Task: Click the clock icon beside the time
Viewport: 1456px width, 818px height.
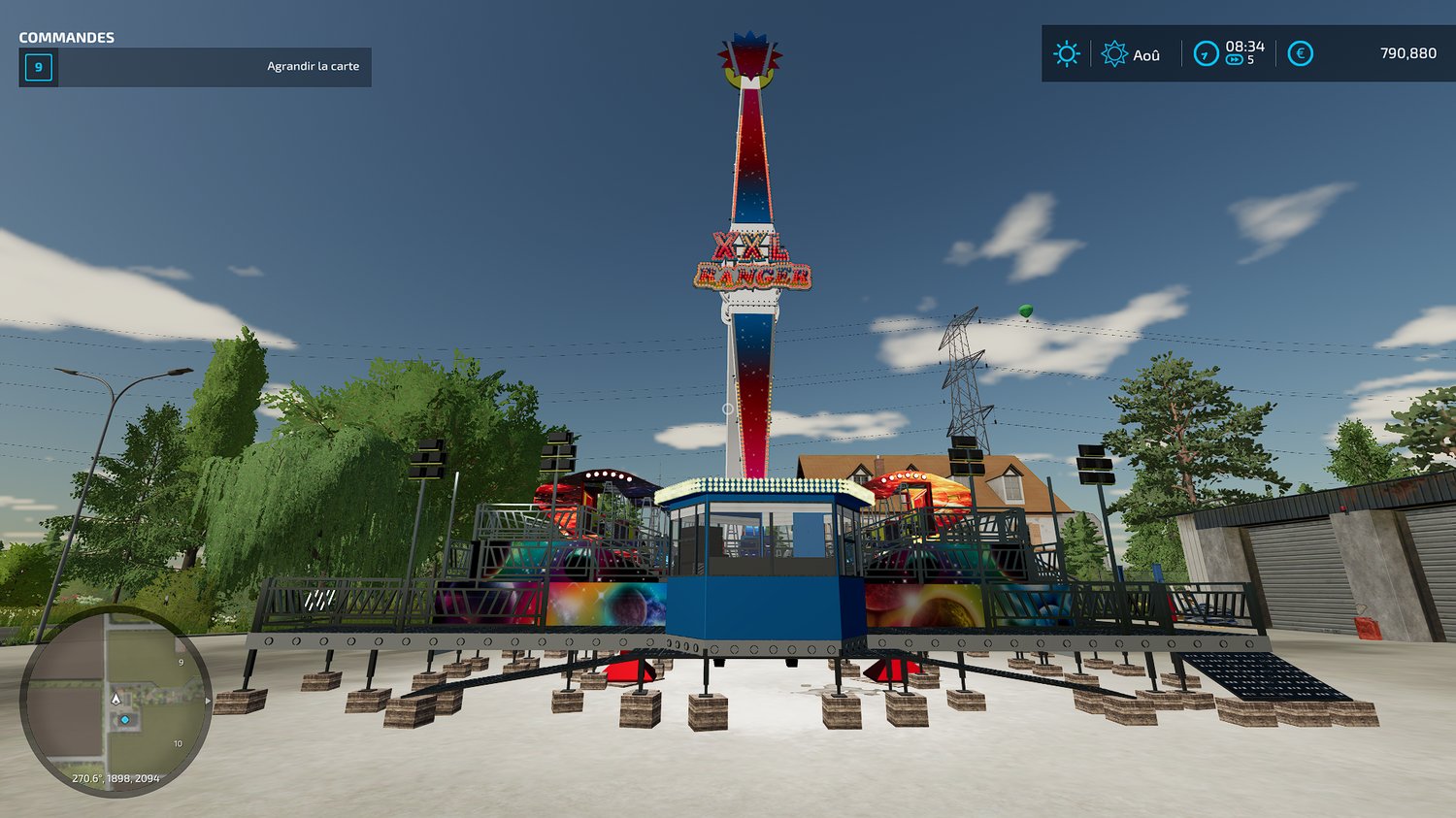Action: click(1206, 53)
